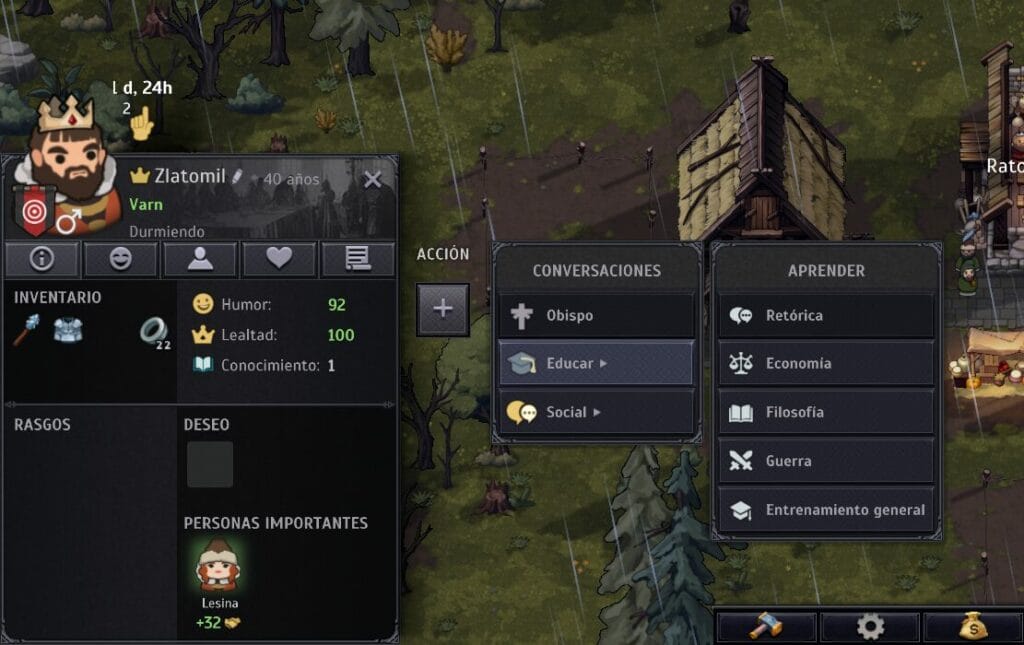Choose Entrenamiento general
This screenshot has width=1024, height=645.
[x=826, y=510]
